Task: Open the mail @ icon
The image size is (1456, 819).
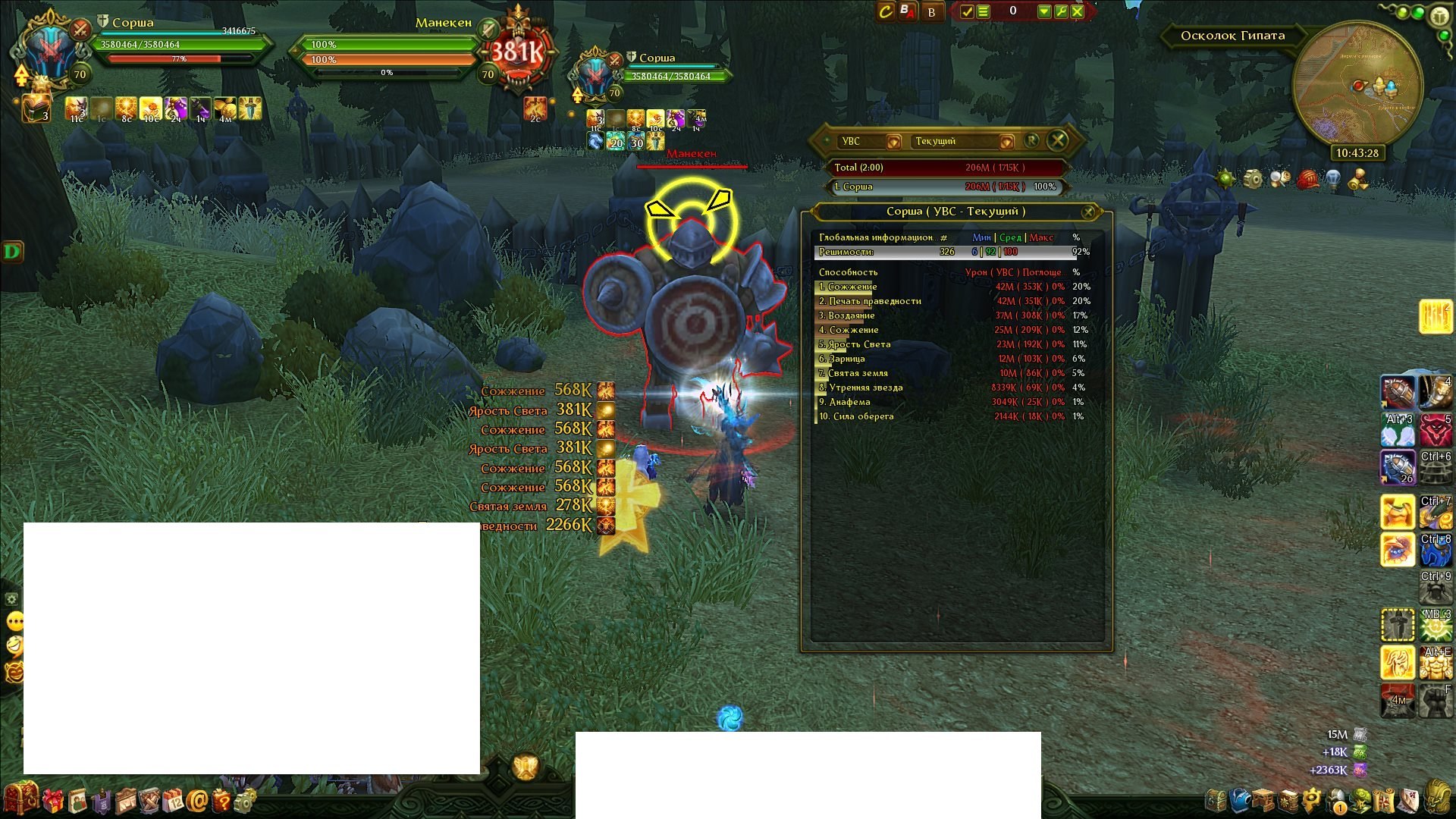Action: coord(197,800)
